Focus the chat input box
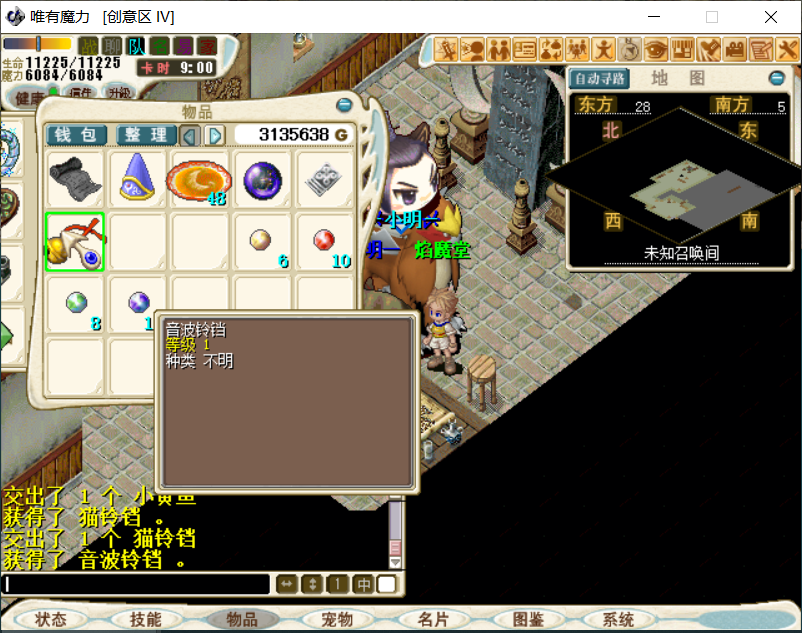Screen dimensions: 802x633 (137, 584)
